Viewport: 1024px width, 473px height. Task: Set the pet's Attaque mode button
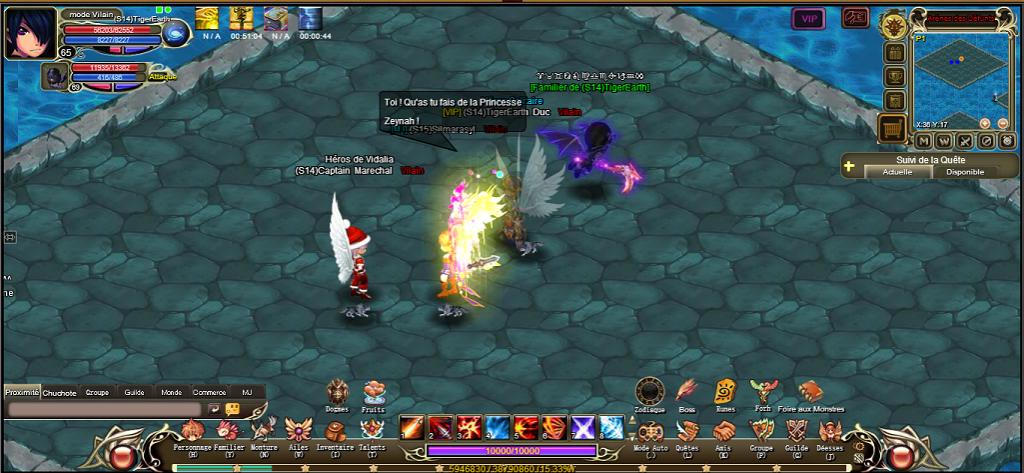162,76
